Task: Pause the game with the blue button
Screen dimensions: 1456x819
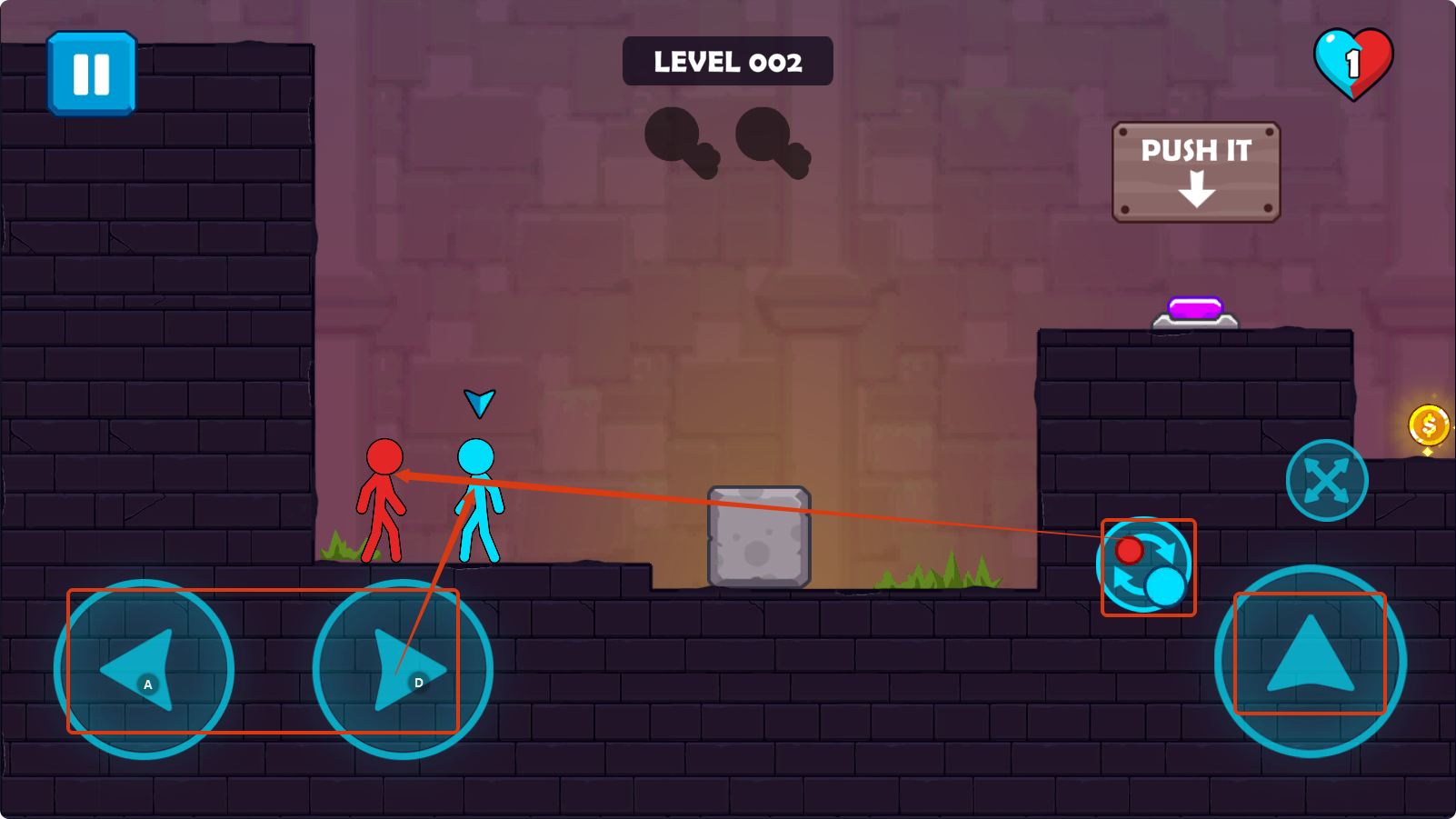Action: pyautogui.click(x=91, y=74)
